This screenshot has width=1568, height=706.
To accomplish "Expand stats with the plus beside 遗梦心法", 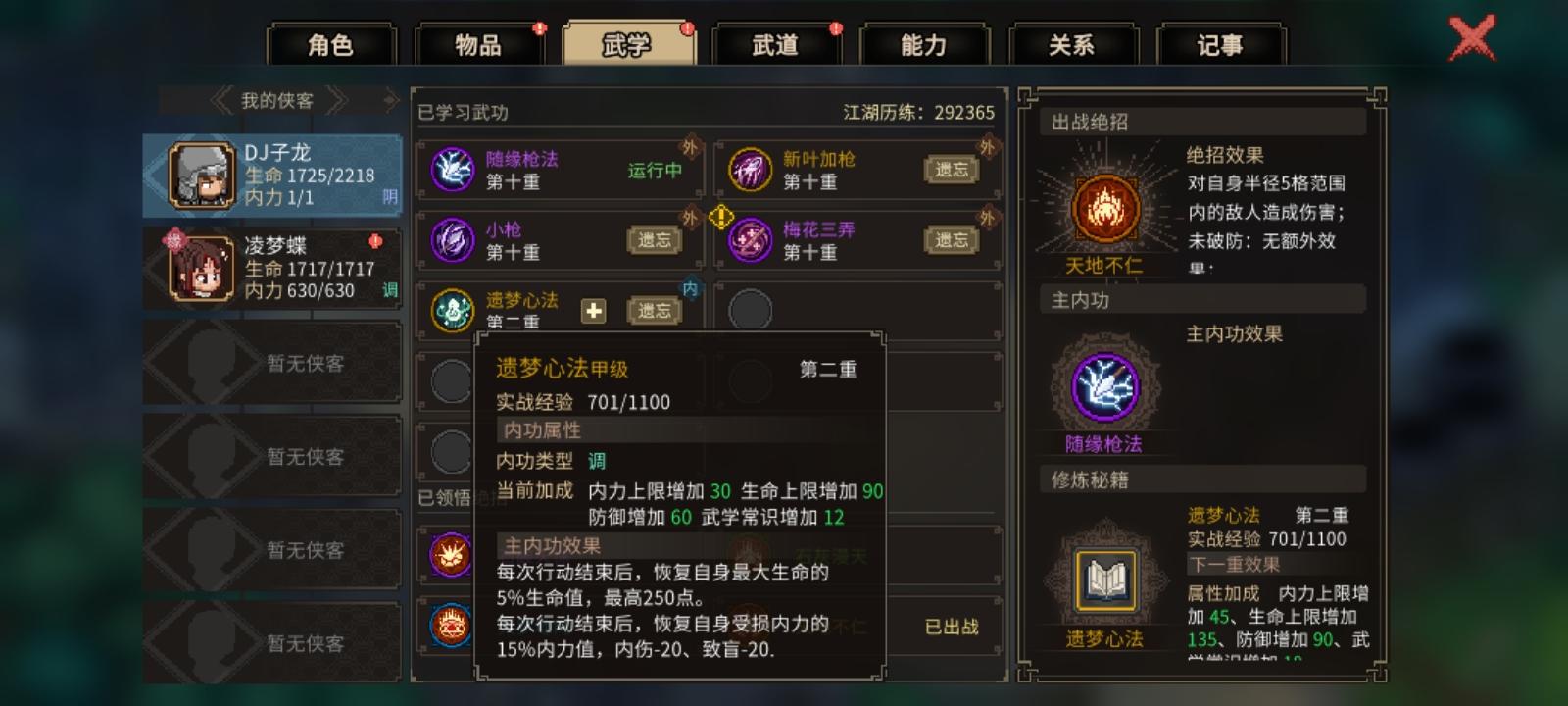I will (594, 310).
